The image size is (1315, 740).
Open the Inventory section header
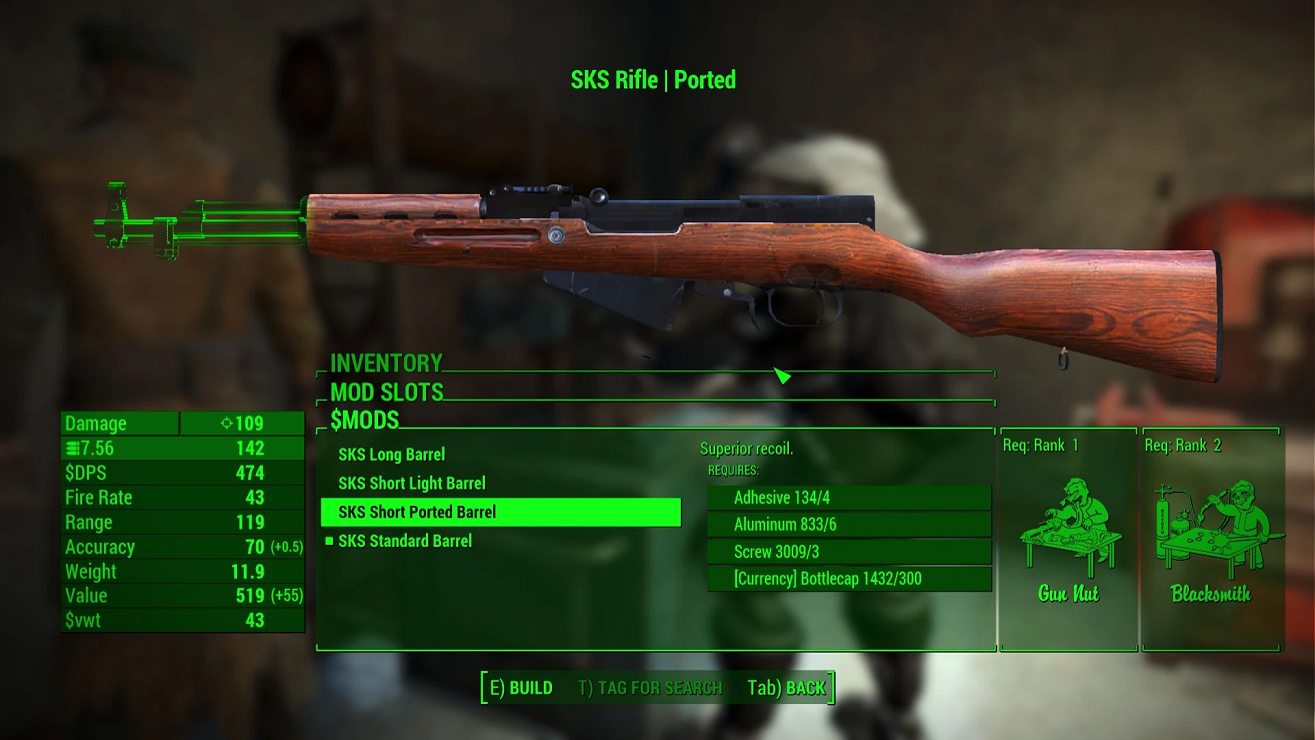pos(386,364)
